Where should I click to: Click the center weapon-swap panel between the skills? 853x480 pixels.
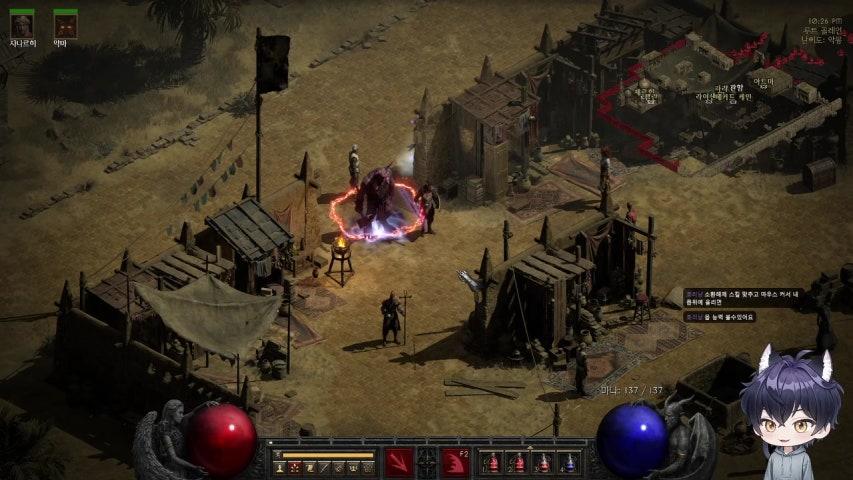428,461
